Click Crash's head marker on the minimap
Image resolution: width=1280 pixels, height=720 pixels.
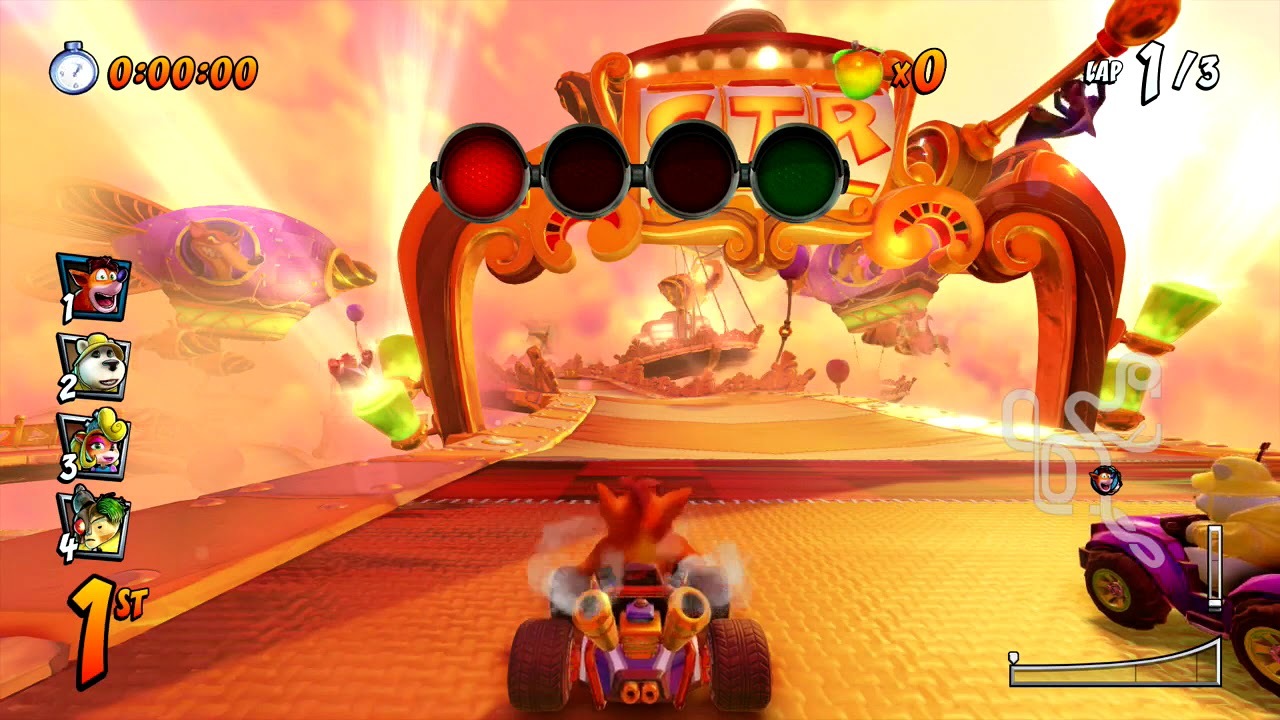pyautogui.click(x=1105, y=479)
